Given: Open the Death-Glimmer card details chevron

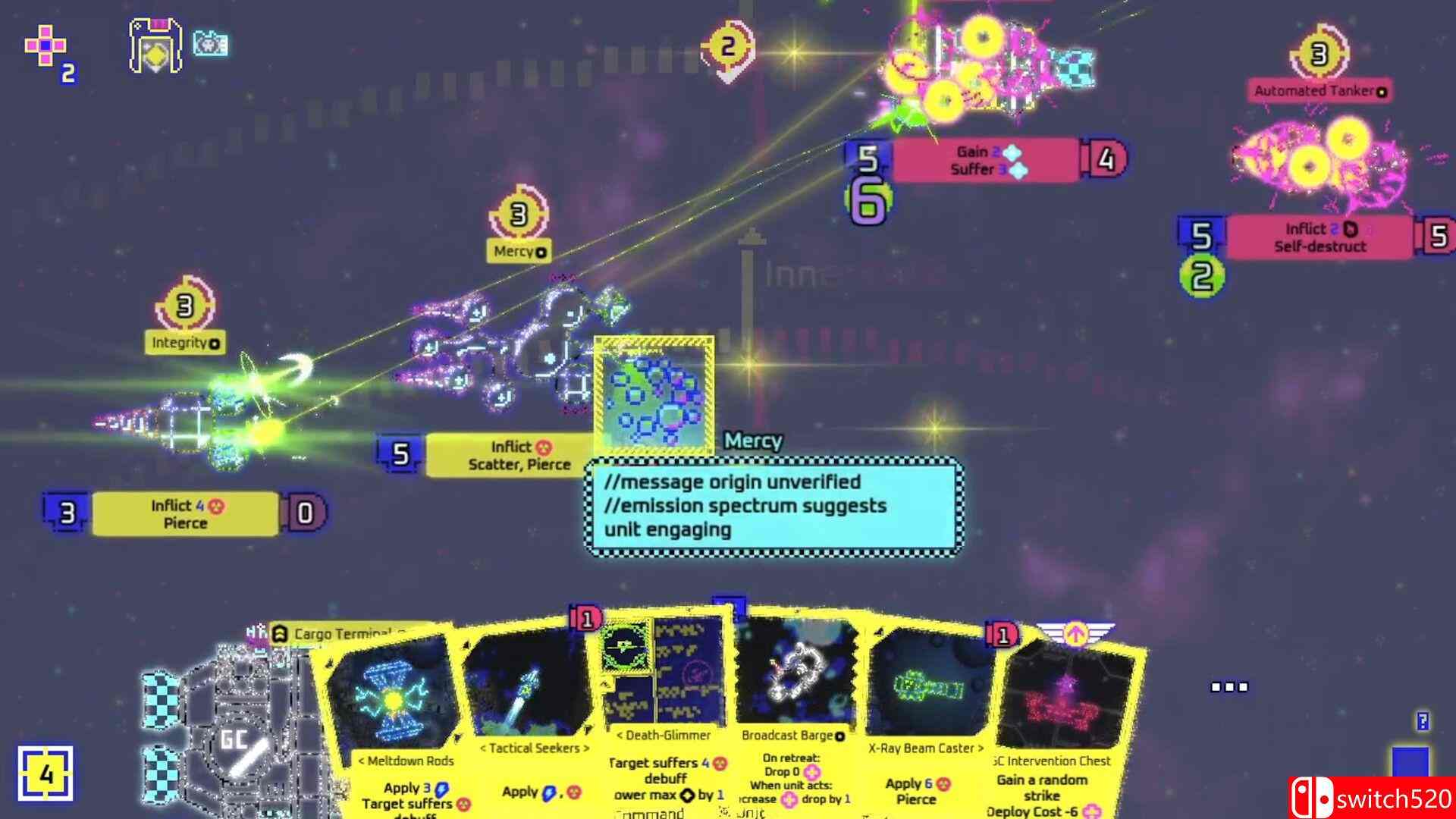Looking at the screenshot, I should pos(620,734).
